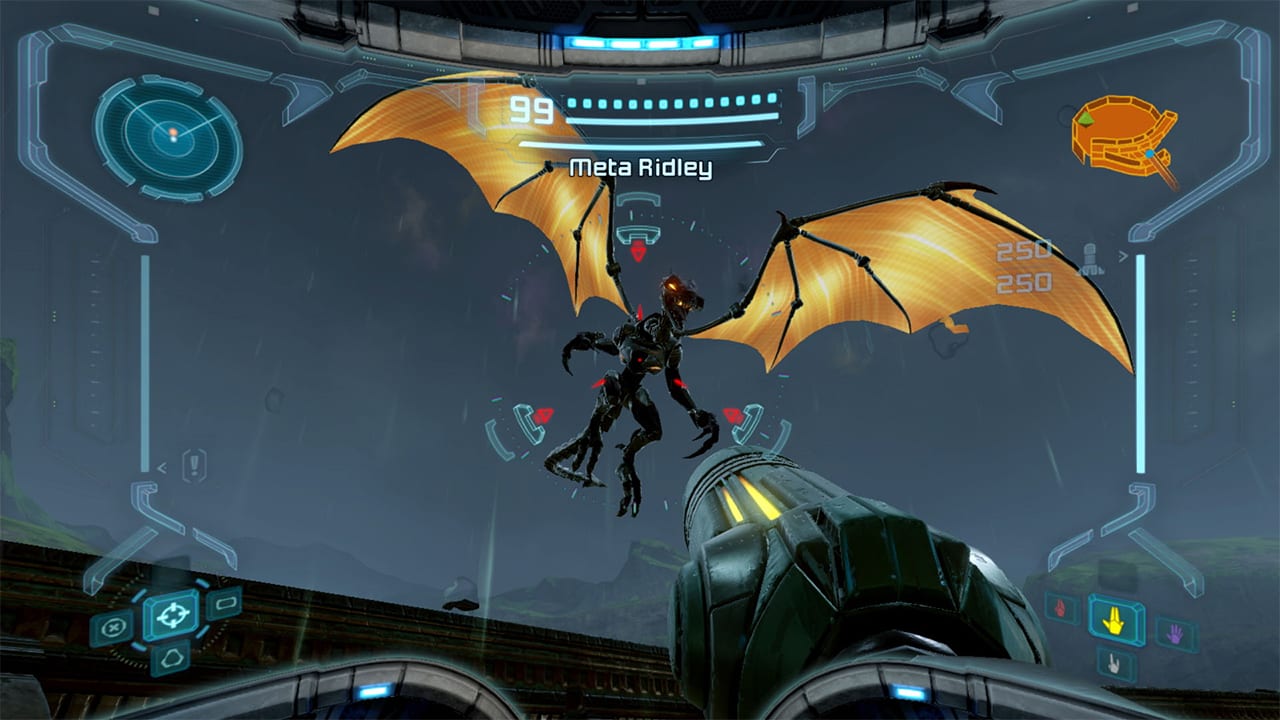This screenshot has height=720, width=1280.
Task: Expand the left chevron near the threat meter
Action: point(162,468)
